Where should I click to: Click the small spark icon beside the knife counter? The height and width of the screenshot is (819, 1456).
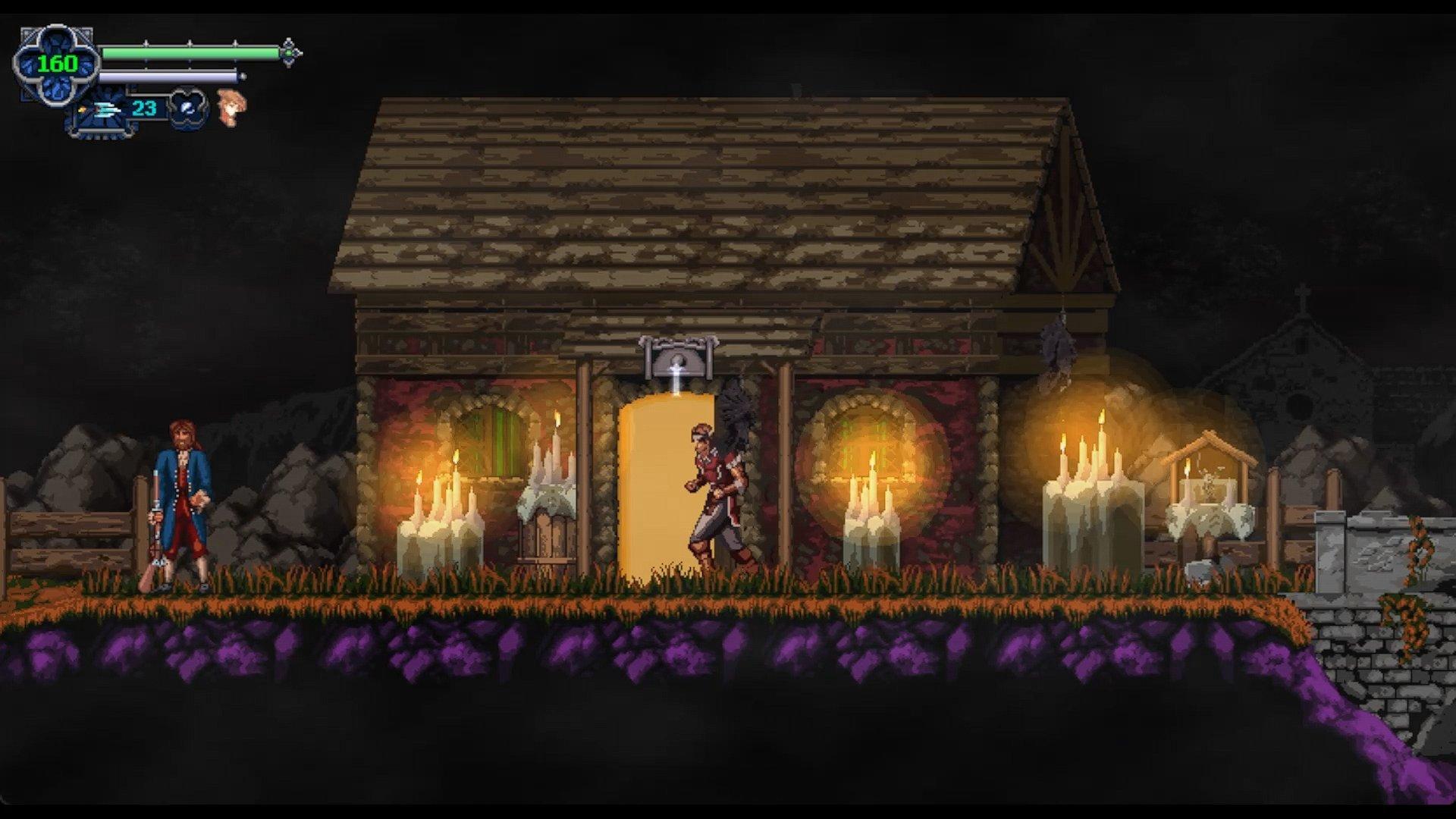click(x=82, y=108)
